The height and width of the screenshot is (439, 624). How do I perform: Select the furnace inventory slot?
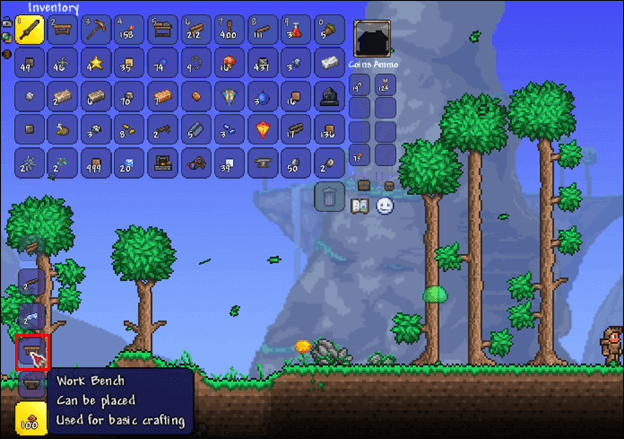point(164,163)
